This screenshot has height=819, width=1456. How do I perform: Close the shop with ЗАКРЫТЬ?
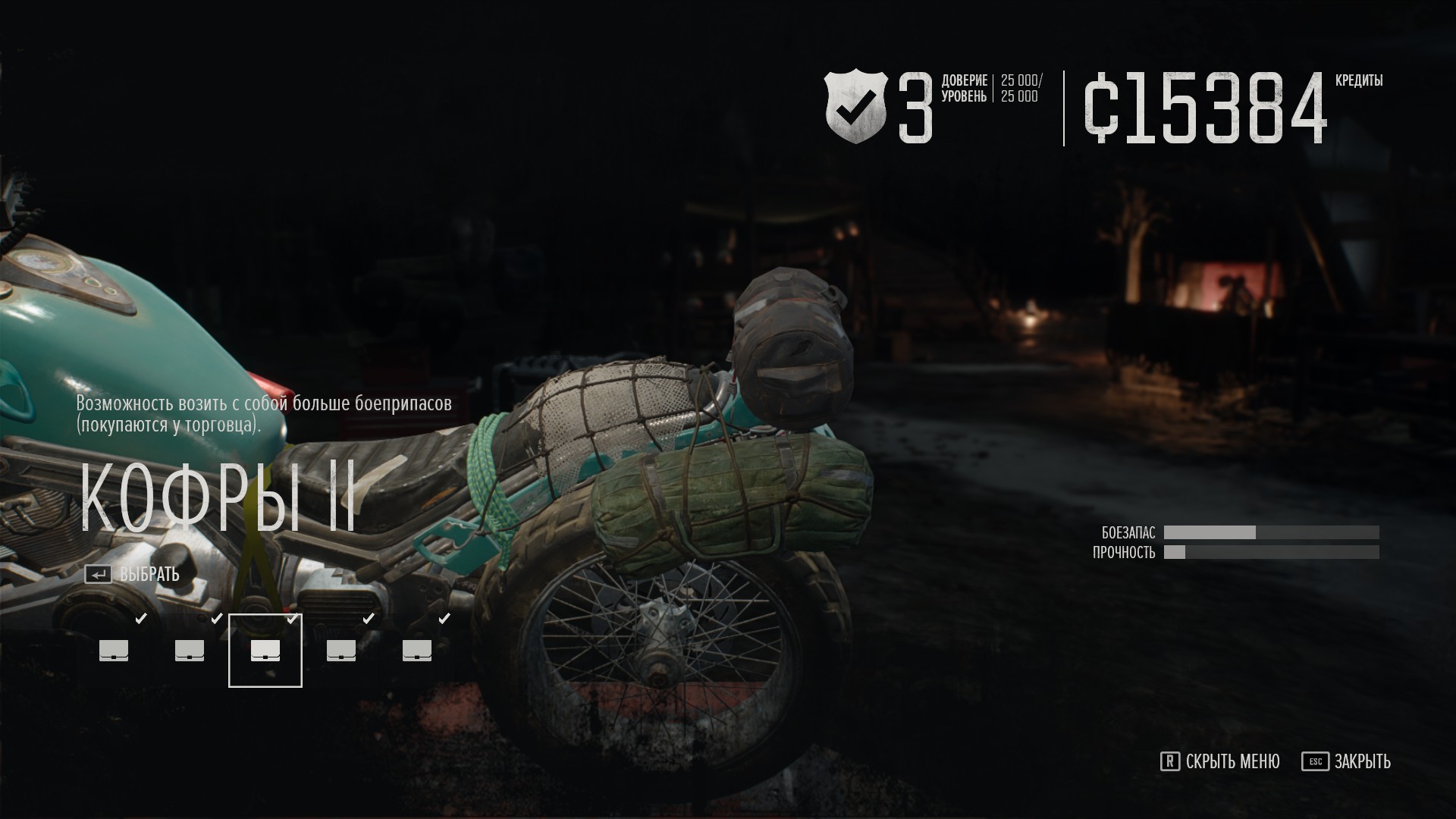[x=1347, y=761]
